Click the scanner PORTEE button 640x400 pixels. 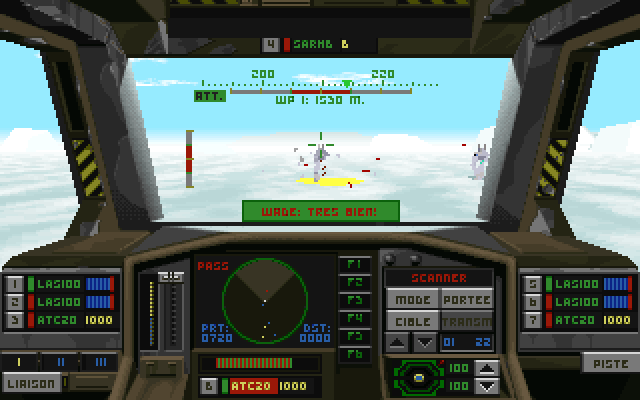(x=465, y=300)
